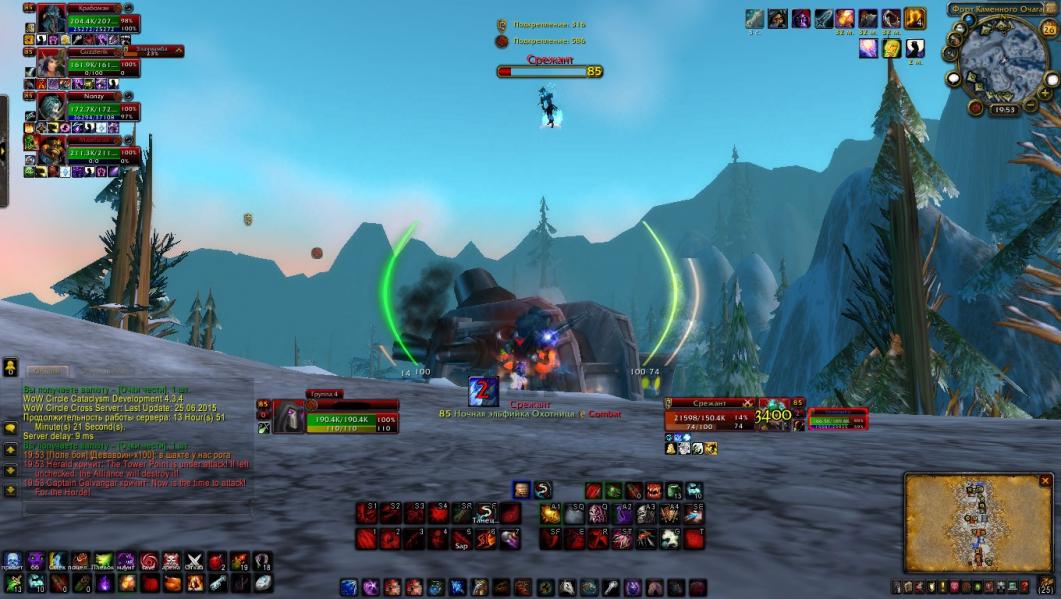Select the dark silhouette buff icon
Screen dimensions: 1061x599
pyautogui.click(x=916, y=48)
